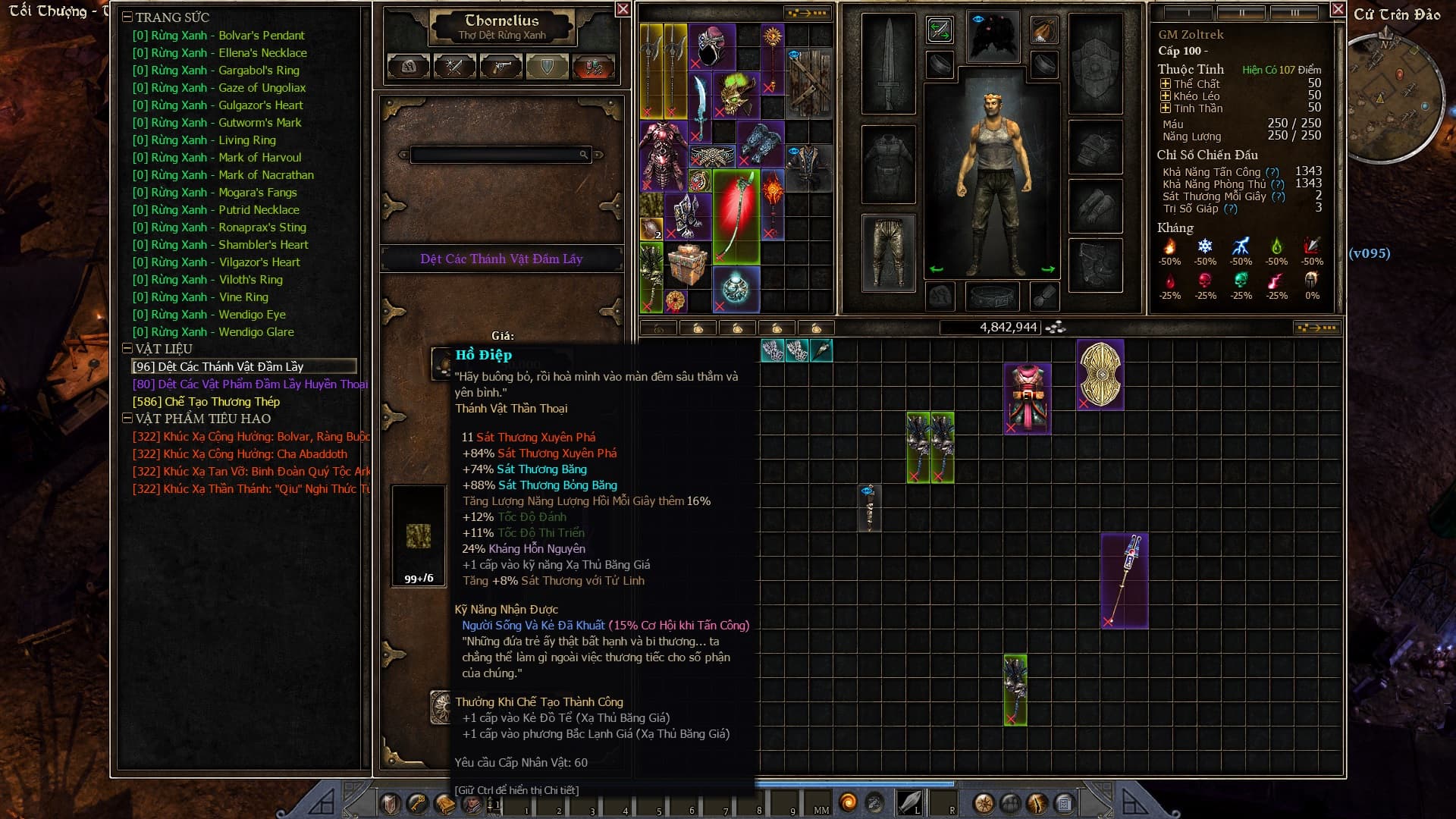
Task: Rotate the character model right
Action: 1048,269
